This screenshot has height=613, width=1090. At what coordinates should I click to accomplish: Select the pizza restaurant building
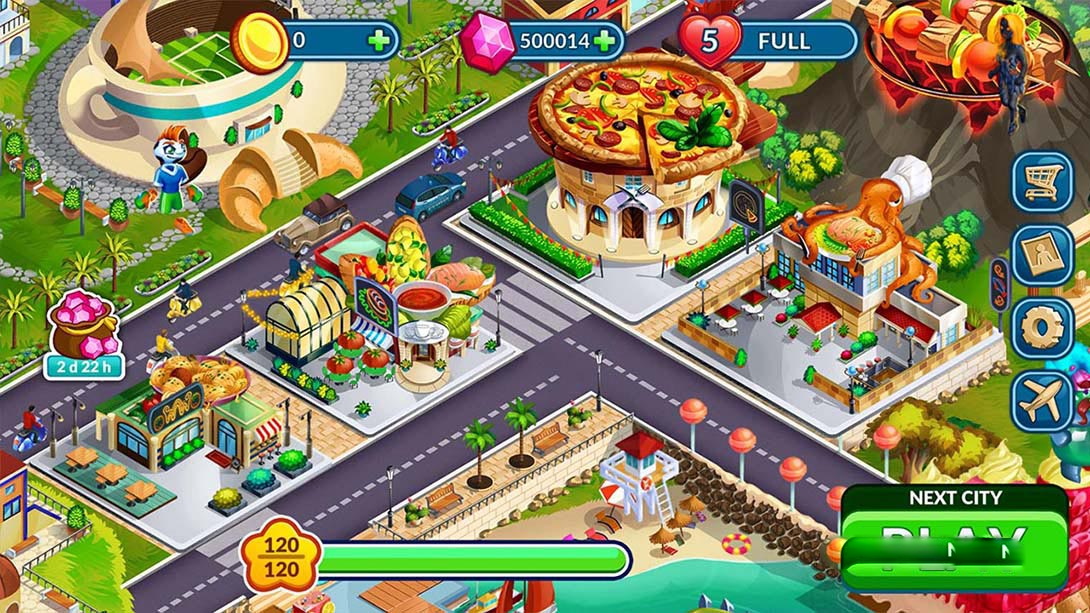tap(640, 160)
